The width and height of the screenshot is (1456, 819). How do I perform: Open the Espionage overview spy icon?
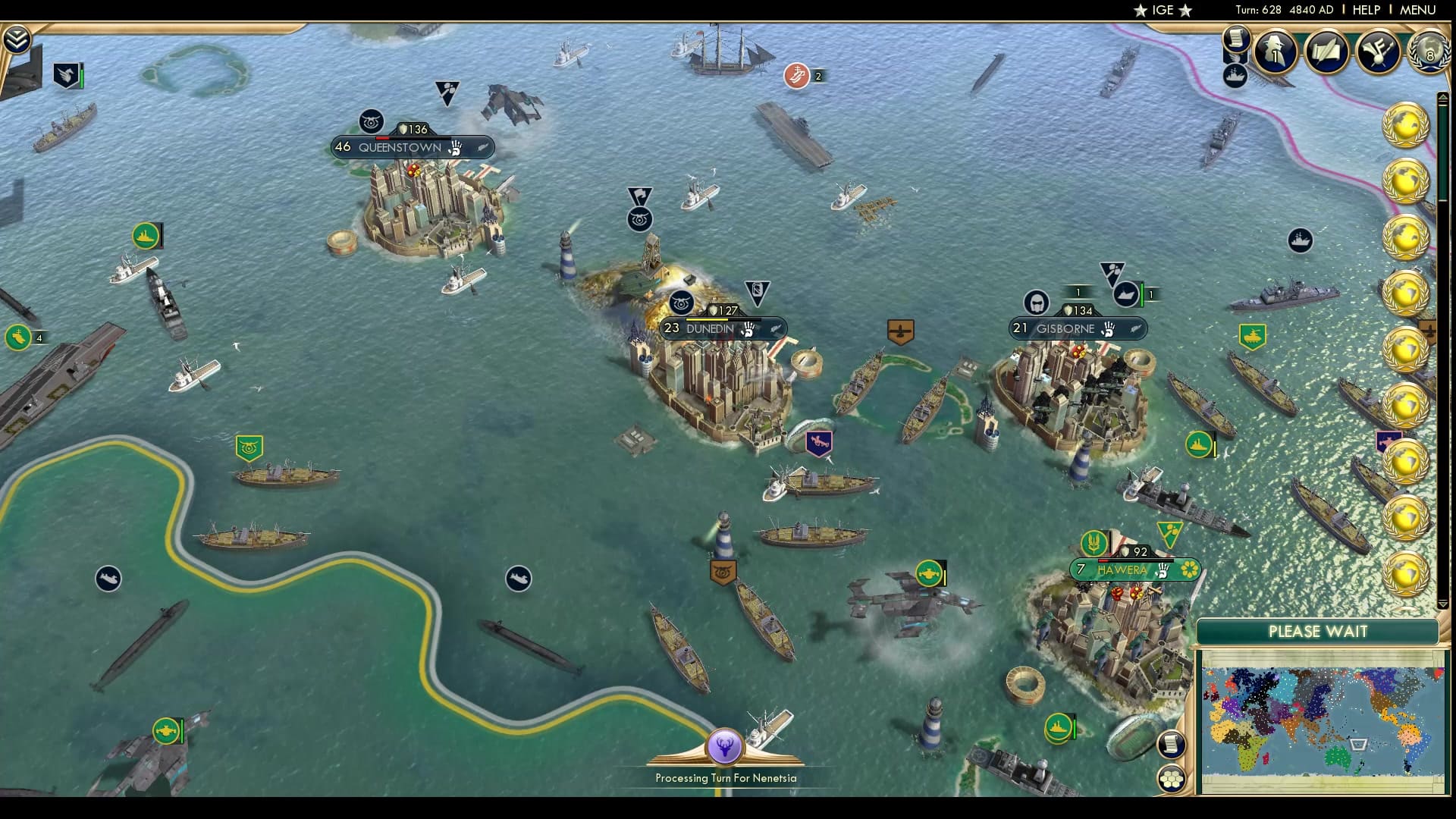point(1277,53)
